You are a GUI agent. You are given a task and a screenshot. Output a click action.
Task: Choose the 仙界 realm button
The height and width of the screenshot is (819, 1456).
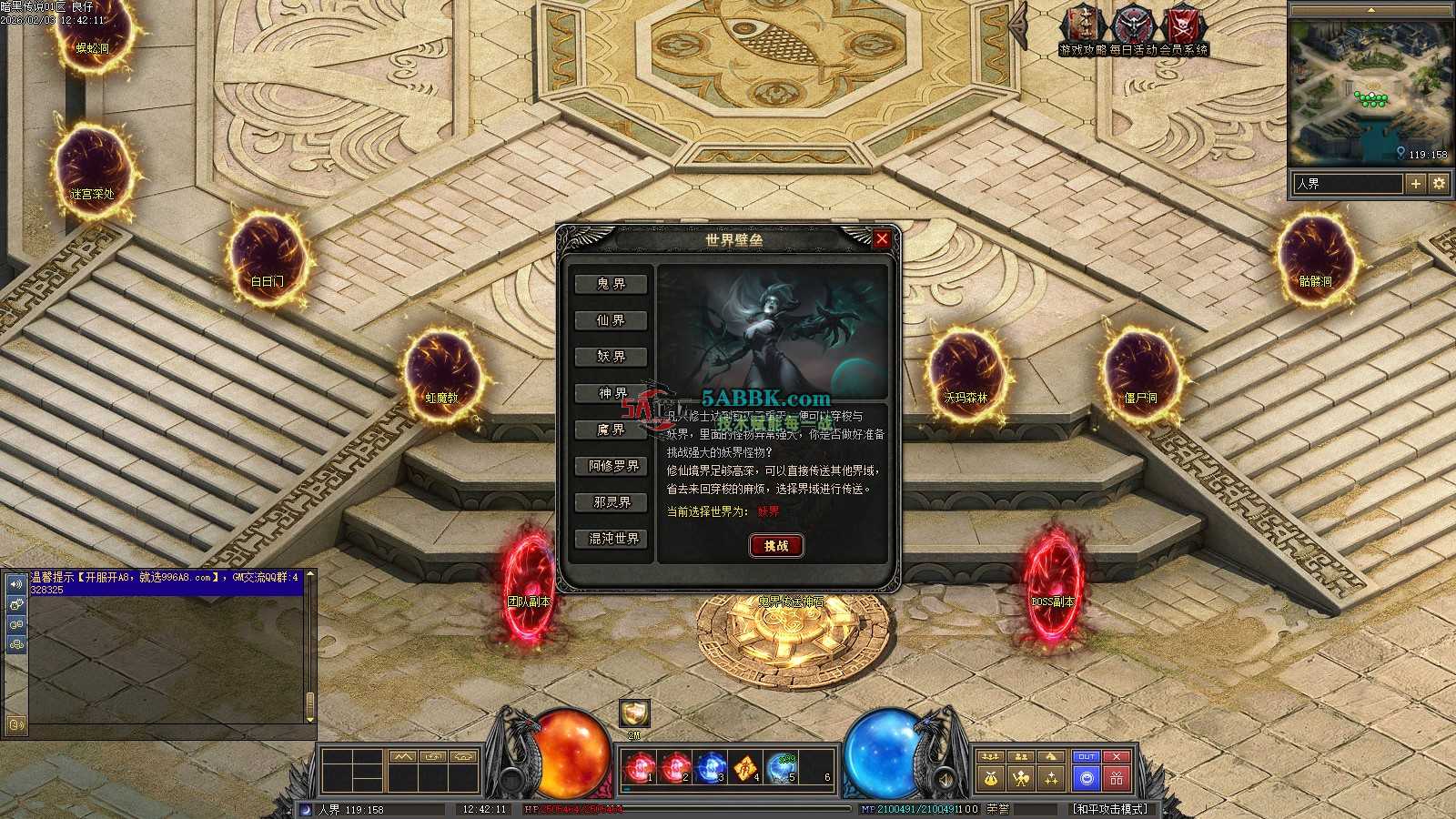click(x=612, y=320)
